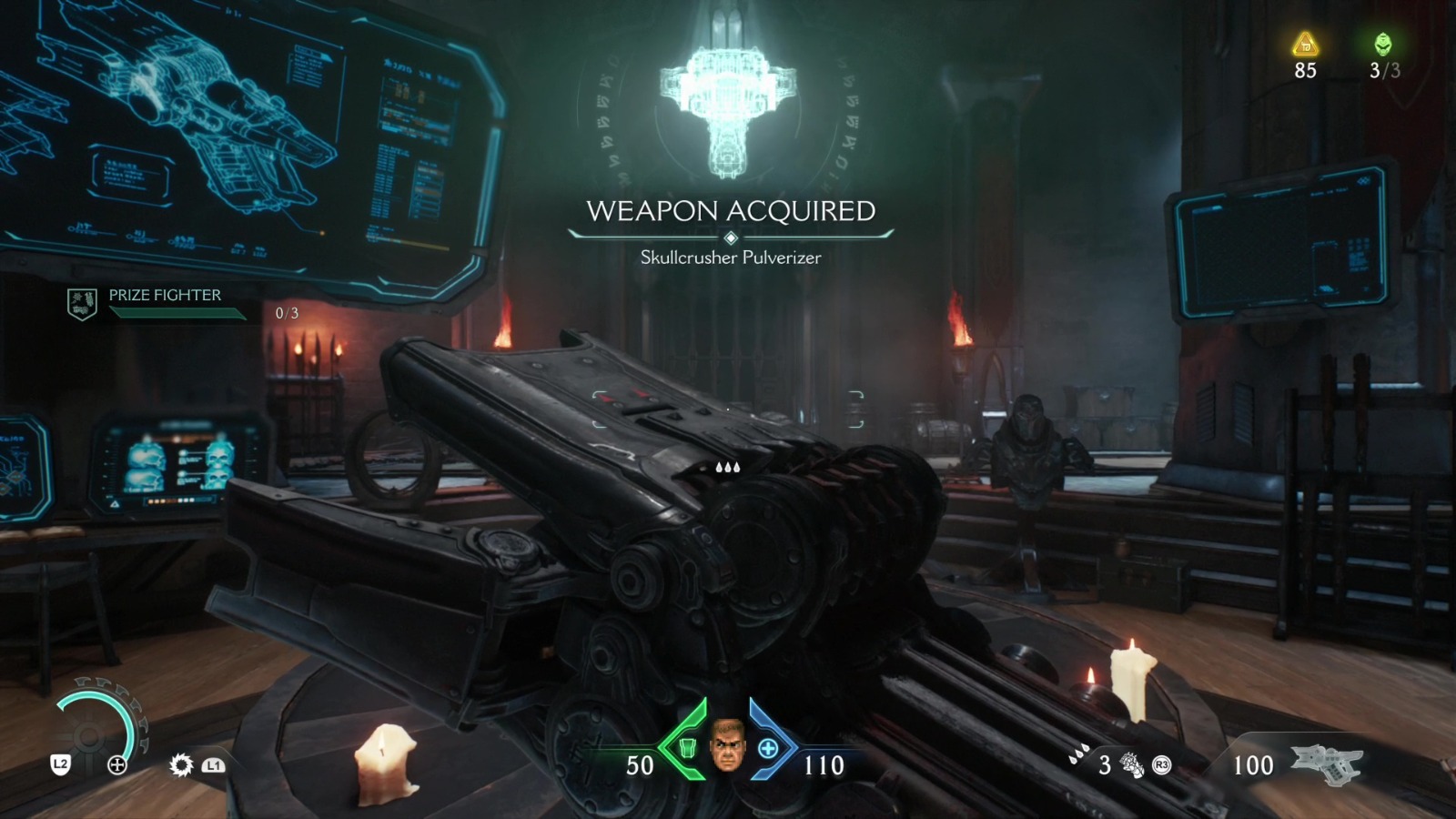Select the saw blade shield icon near L1
1456x819 pixels.
pos(182,765)
